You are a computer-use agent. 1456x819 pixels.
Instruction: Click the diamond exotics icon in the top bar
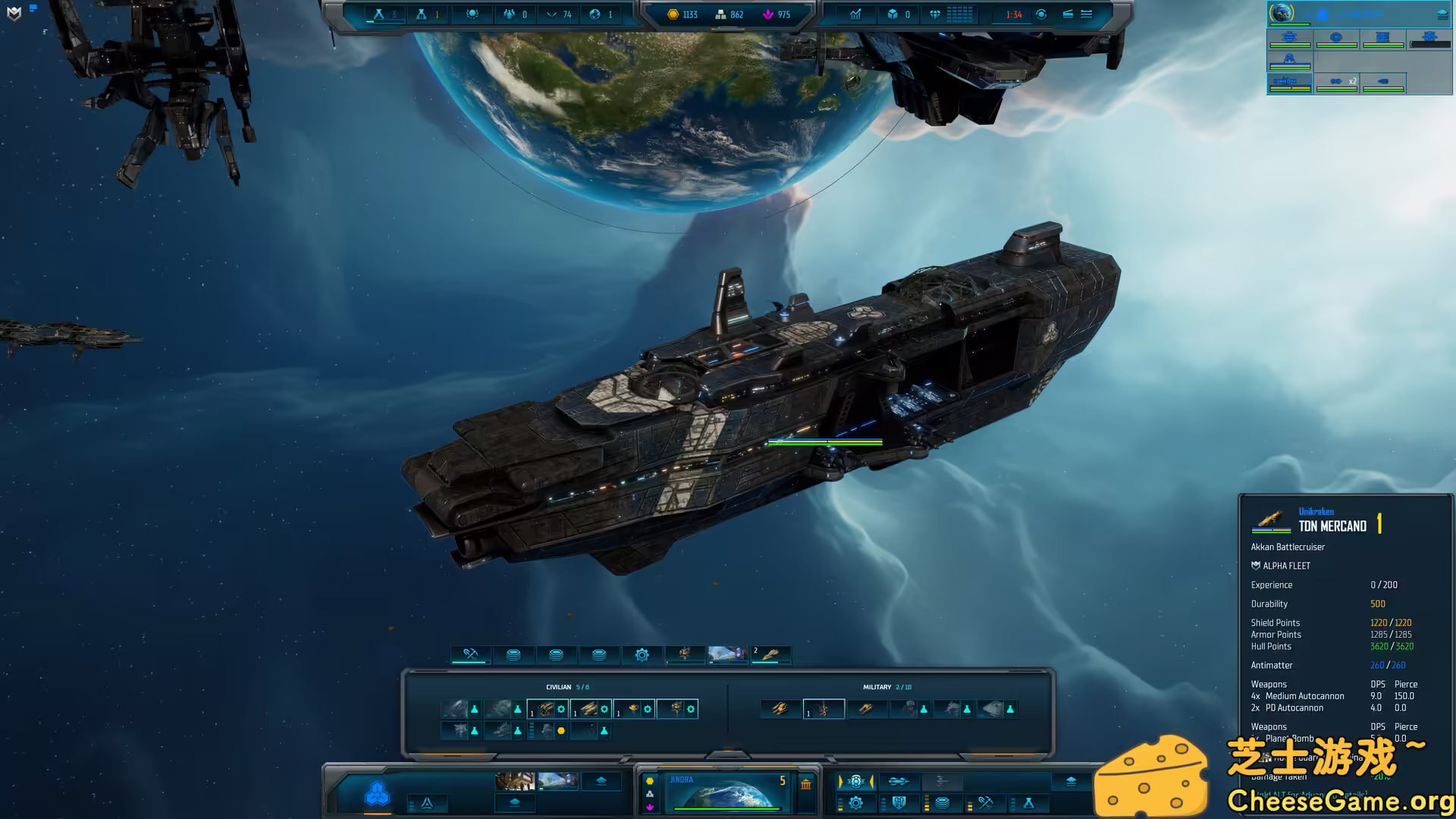[934, 14]
